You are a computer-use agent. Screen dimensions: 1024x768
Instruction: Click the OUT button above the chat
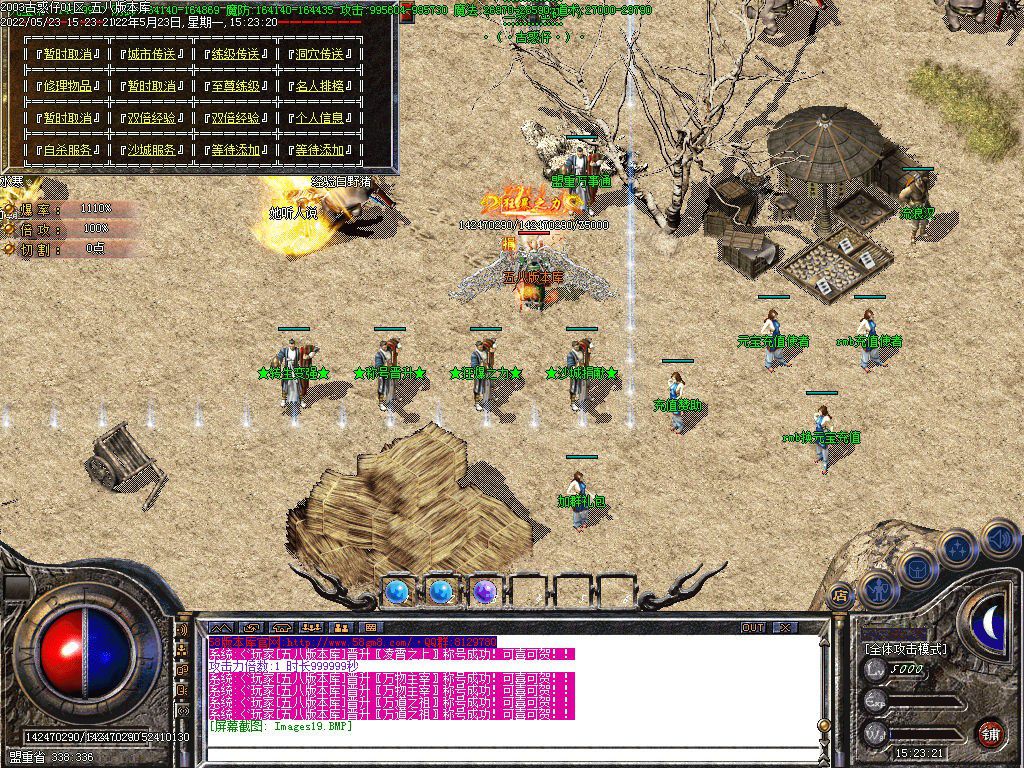pyautogui.click(x=752, y=628)
